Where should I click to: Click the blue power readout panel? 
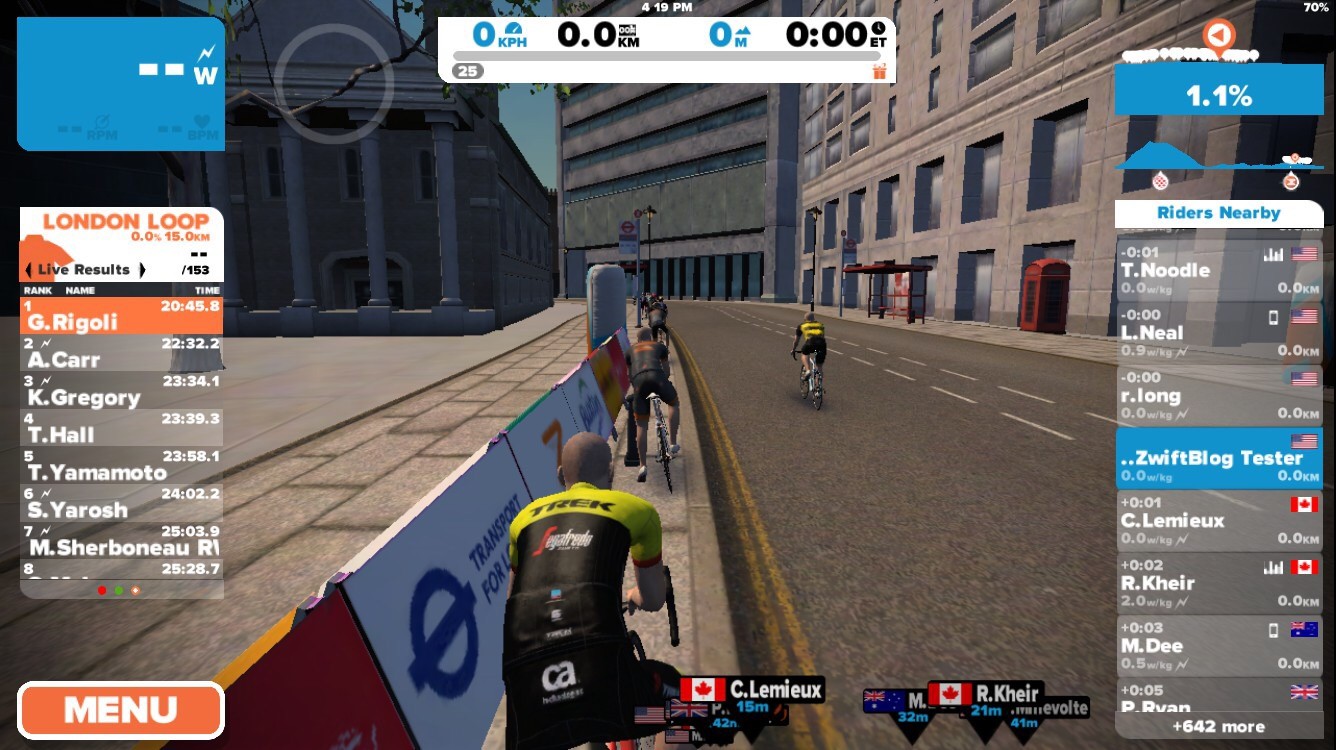121,84
